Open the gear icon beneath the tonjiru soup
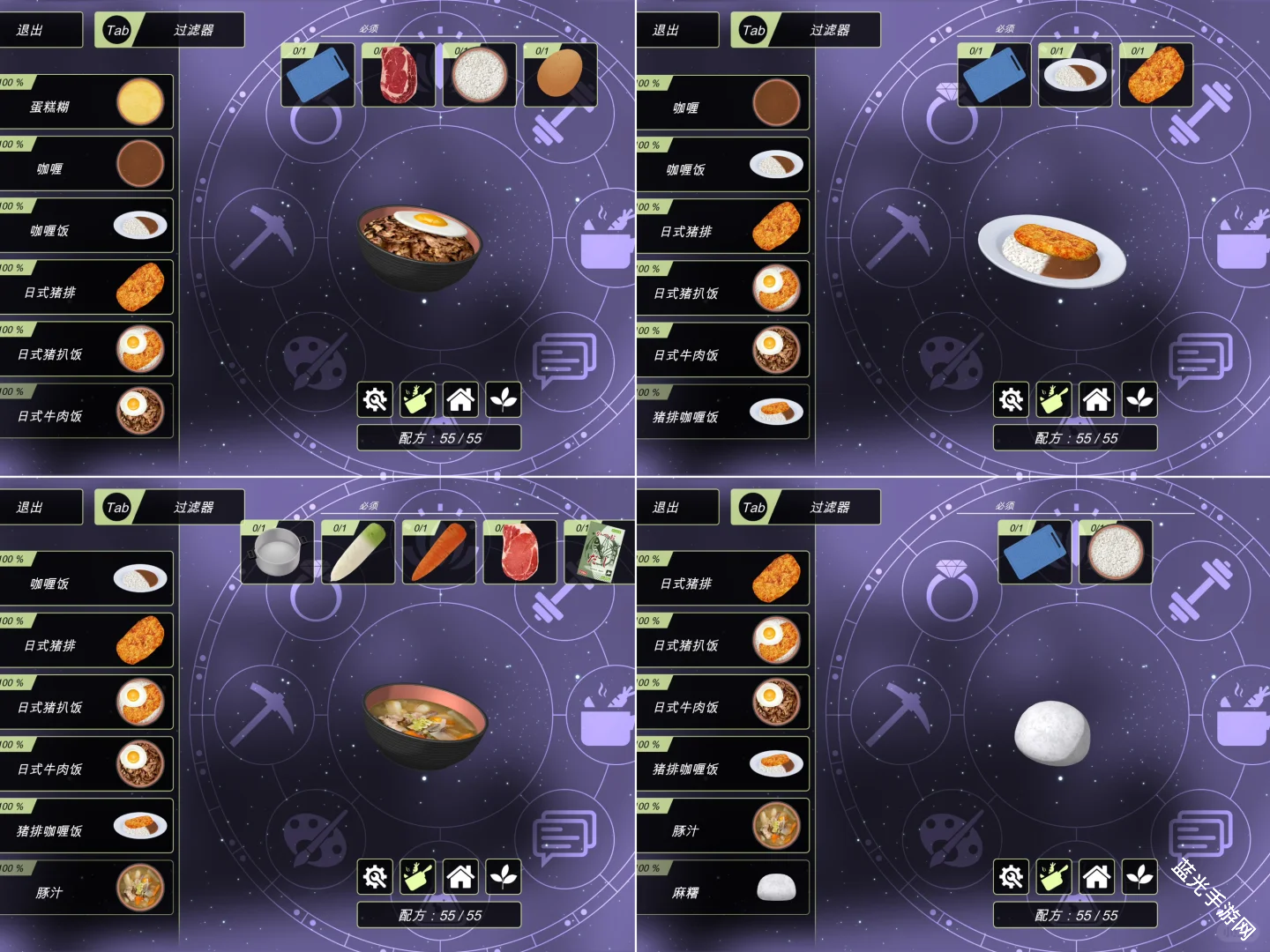The width and height of the screenshot is (1270, 952). pos(376,877)
